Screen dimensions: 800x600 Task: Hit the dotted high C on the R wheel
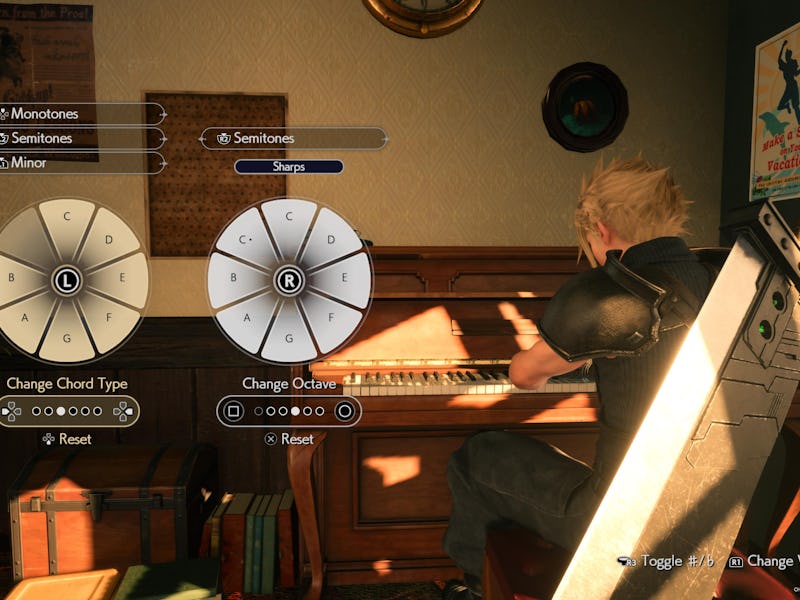tap(248, 241)
